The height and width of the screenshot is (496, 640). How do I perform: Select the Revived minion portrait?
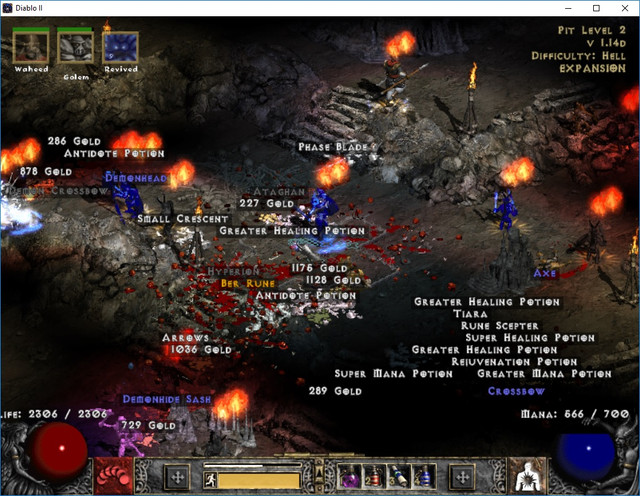(x=121, y=46)
